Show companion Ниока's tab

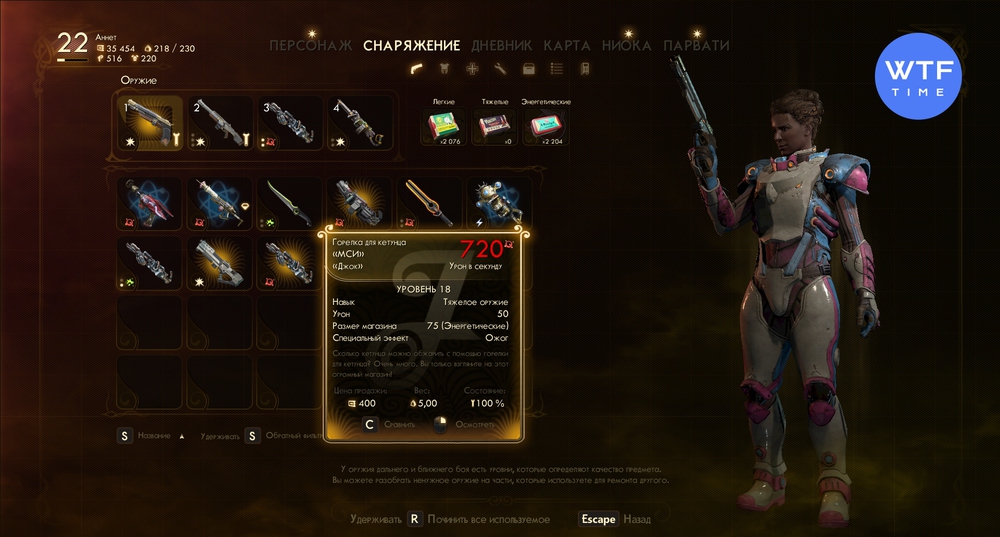(627, 46)
